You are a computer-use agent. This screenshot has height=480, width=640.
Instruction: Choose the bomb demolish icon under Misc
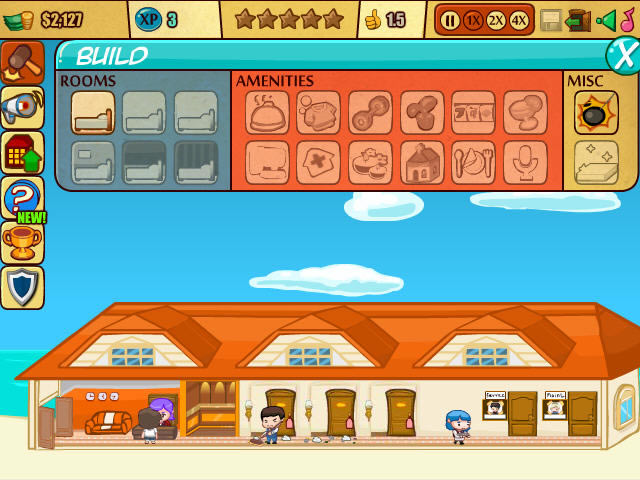(596, 113)
